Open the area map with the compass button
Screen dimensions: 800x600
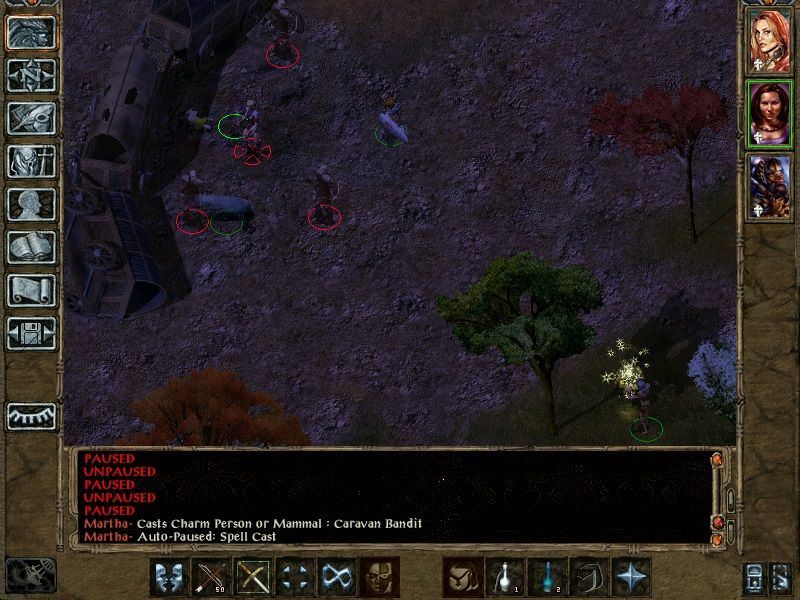(x=31, y=76)
